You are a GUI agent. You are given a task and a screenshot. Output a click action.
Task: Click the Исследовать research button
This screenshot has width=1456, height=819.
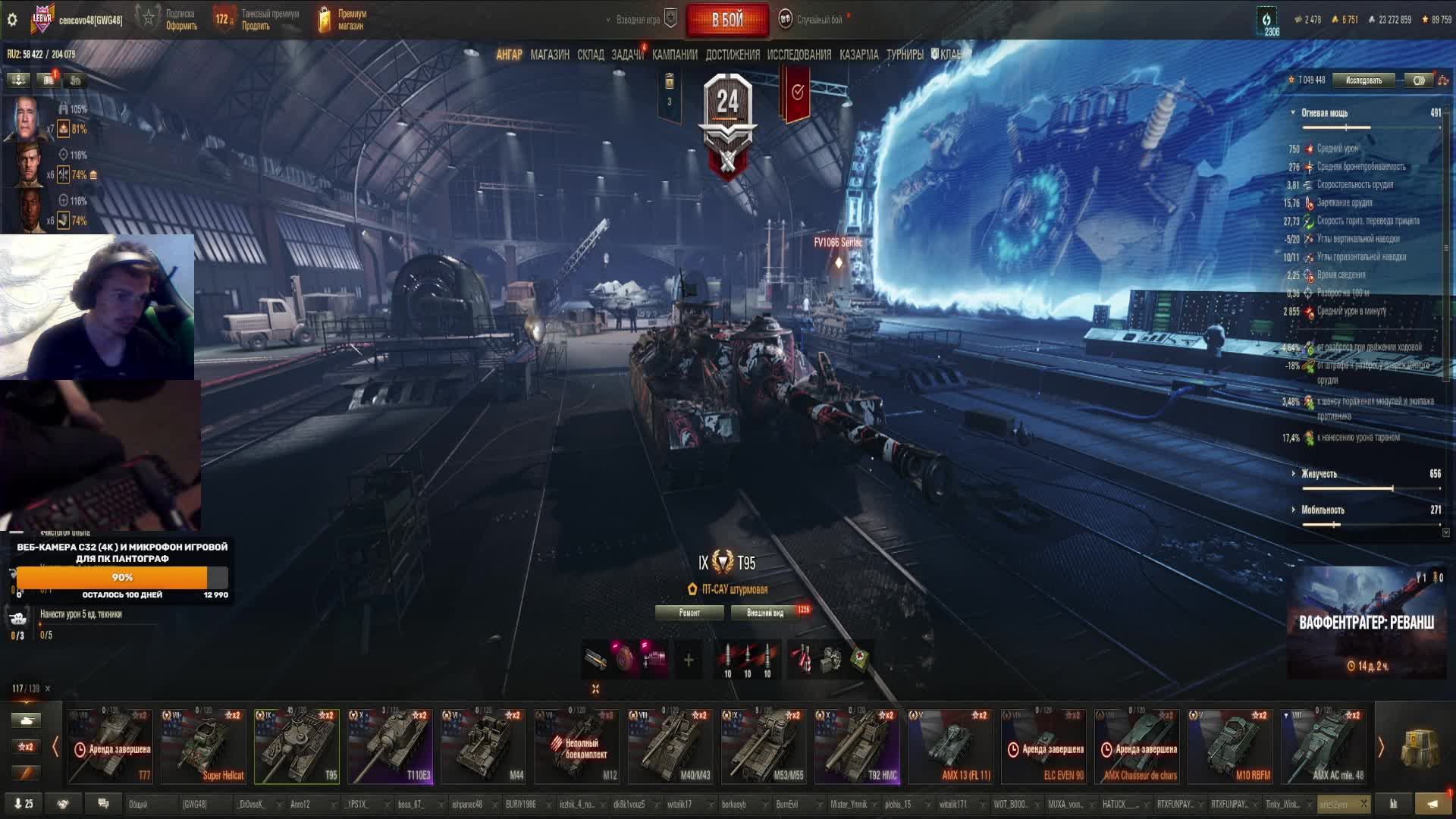coord(1363,80)
